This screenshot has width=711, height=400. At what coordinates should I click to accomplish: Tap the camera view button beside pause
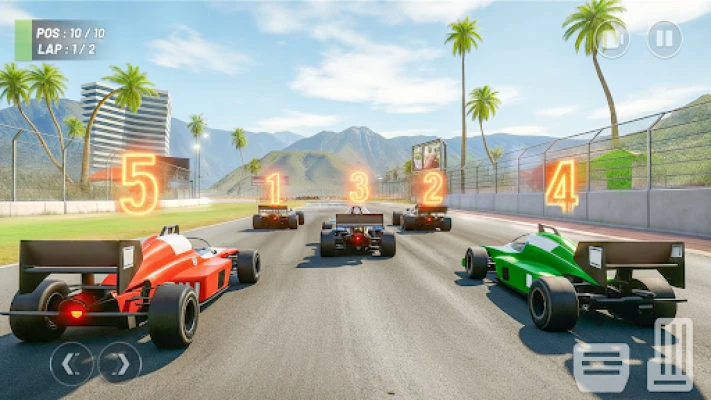pyautogui.click(x=614, y=40)
